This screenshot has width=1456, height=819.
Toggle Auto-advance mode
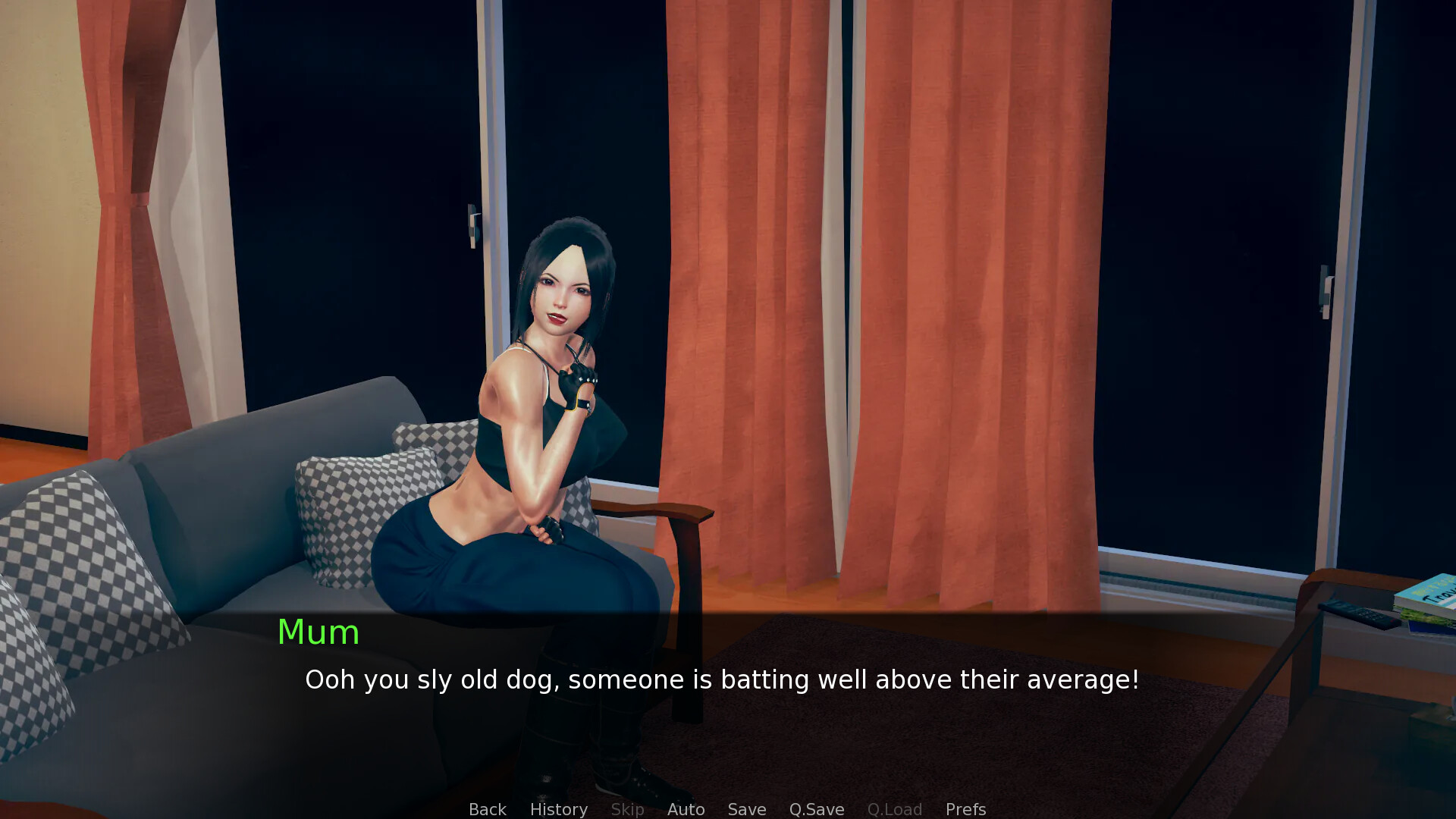coord(686,809)
